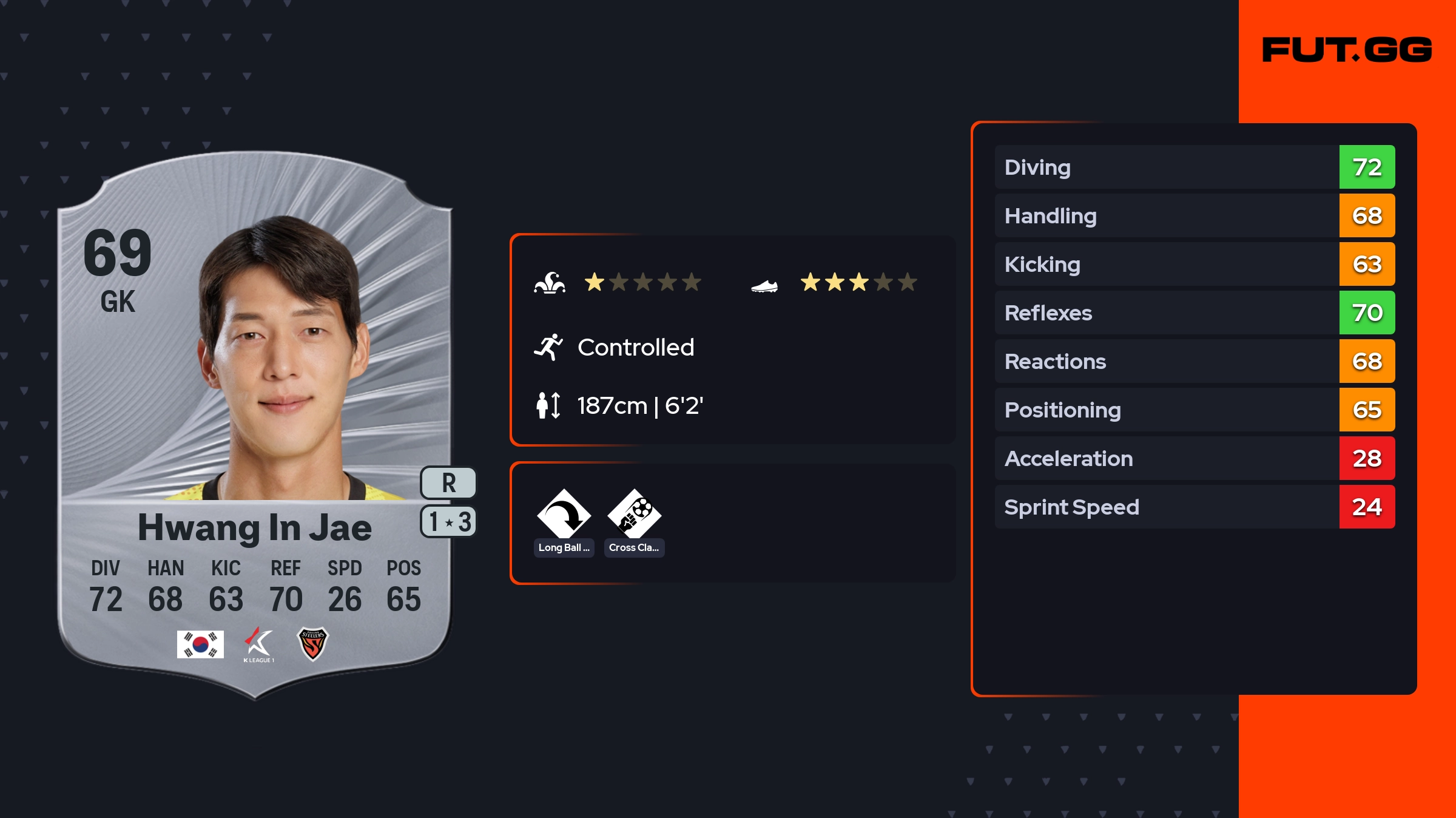Select the K League 1 logo

pyautogui.click(x=259, y=644)
